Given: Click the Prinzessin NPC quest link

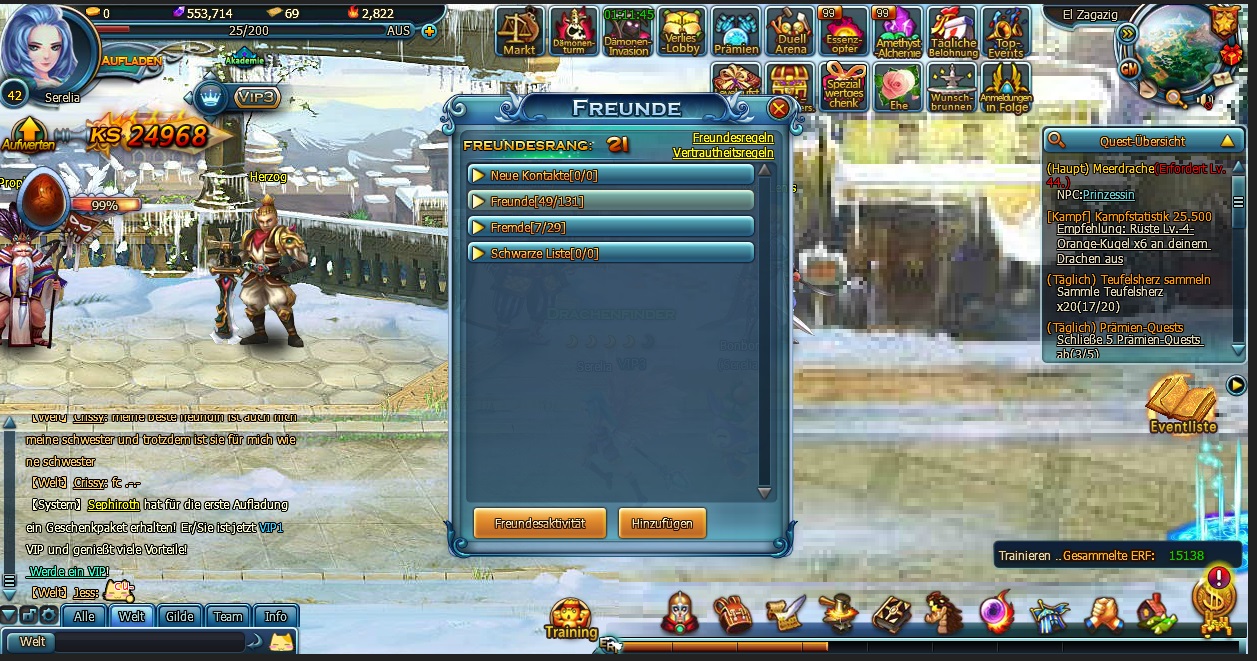Looking at the screenshot, I should (x=1108, y=195).
